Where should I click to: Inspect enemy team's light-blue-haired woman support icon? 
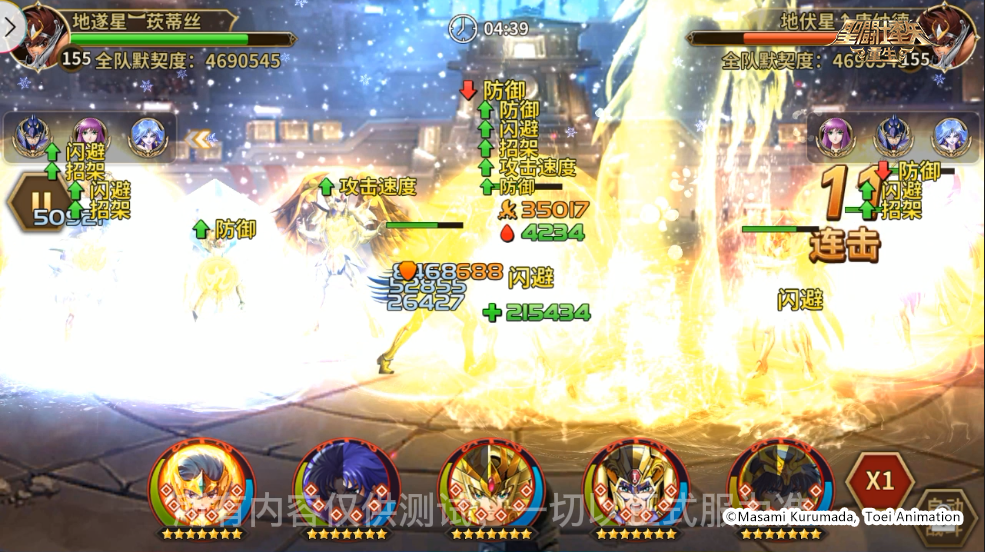pos(950,137)
